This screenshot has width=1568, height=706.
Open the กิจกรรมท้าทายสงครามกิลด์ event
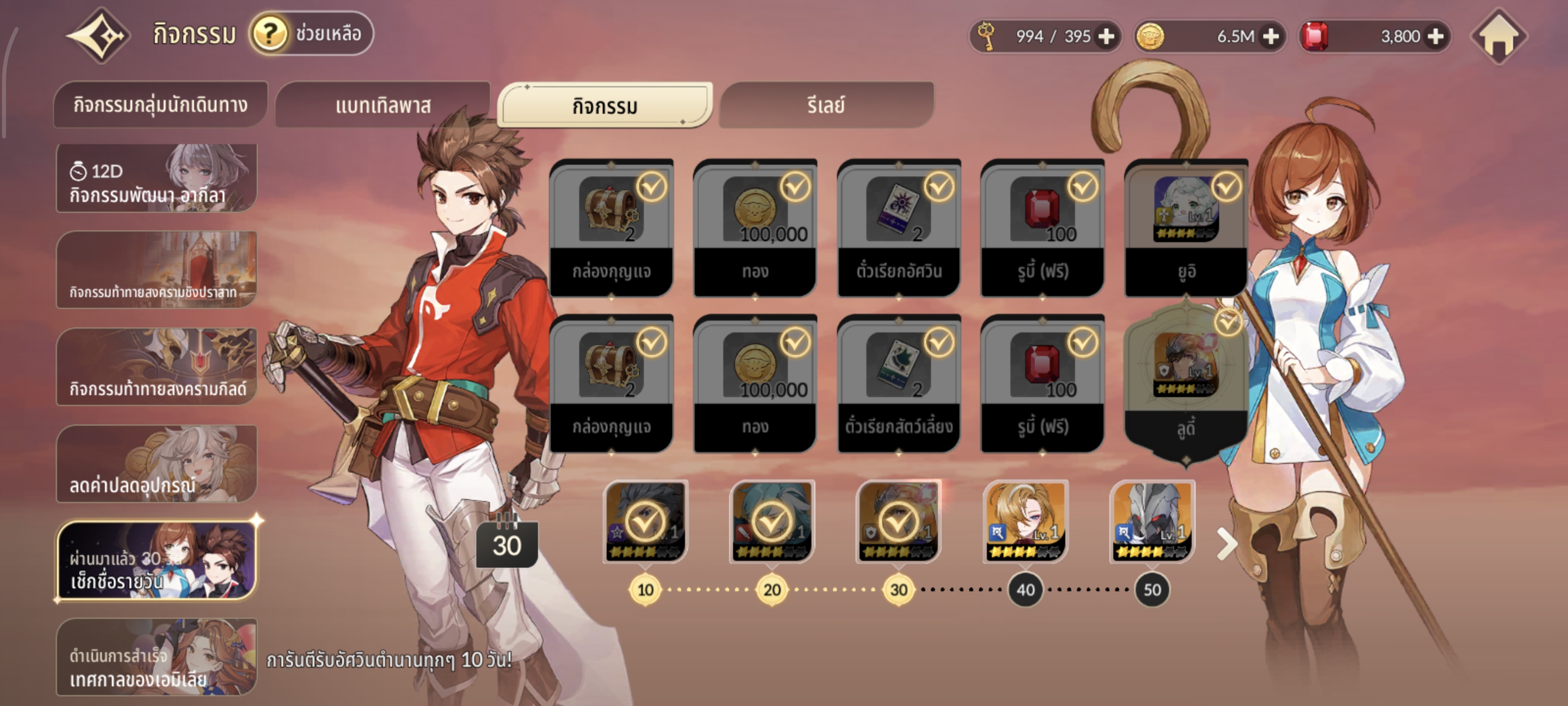[x=156, y=367]
